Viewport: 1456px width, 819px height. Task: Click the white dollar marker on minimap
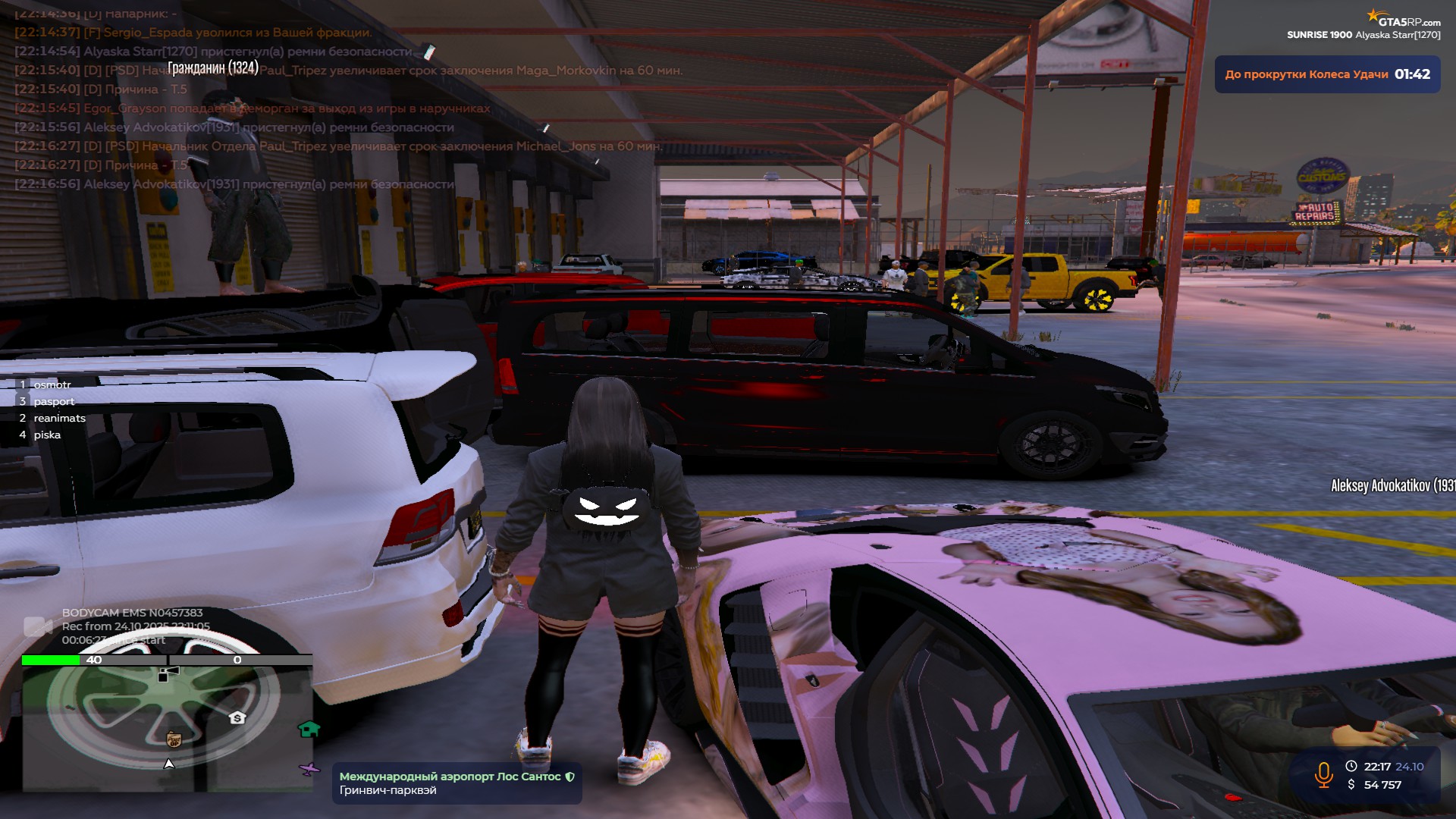[x=237, y=717]
